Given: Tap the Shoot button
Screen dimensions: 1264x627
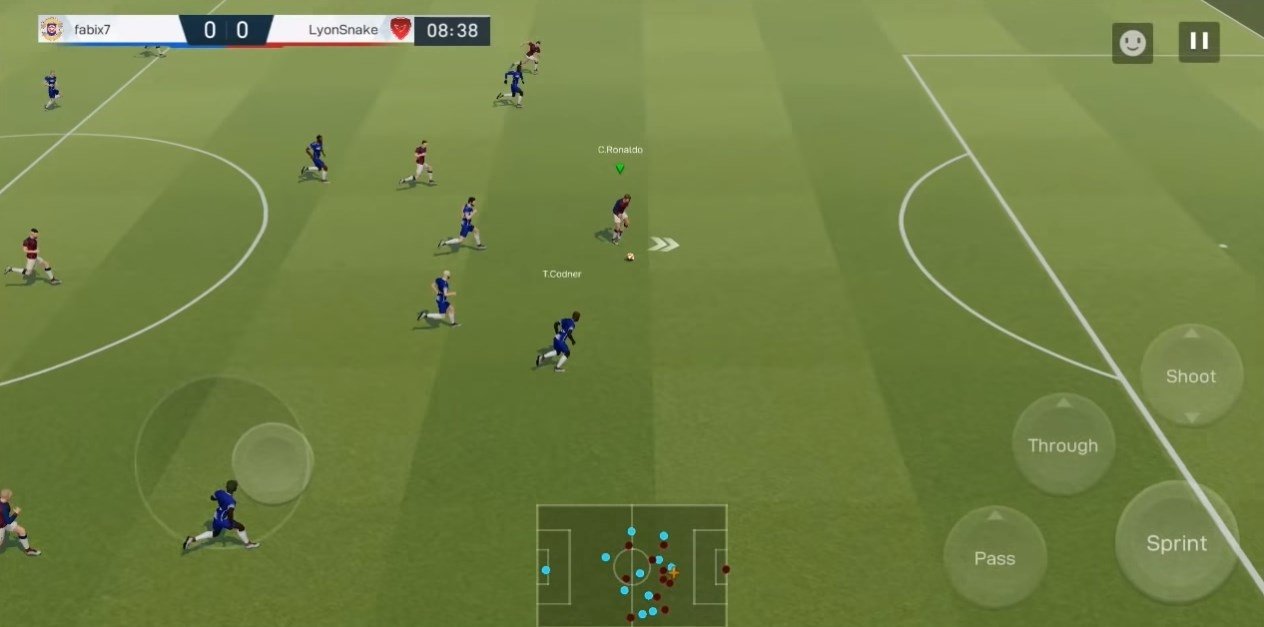Looking at the screenshot, I should [x=1191, y=376].
